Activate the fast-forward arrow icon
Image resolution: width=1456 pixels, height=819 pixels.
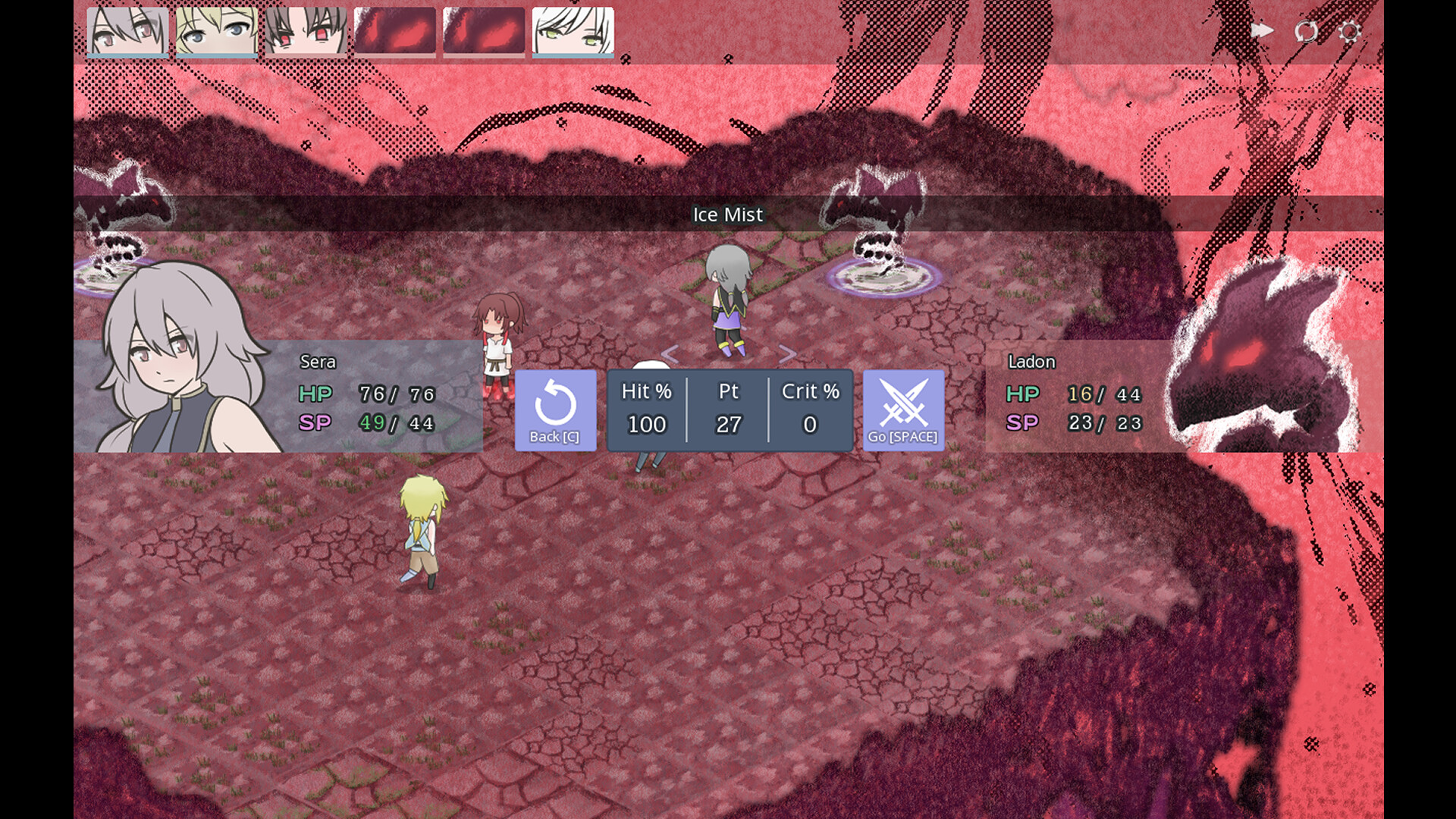click(1262, 30)
